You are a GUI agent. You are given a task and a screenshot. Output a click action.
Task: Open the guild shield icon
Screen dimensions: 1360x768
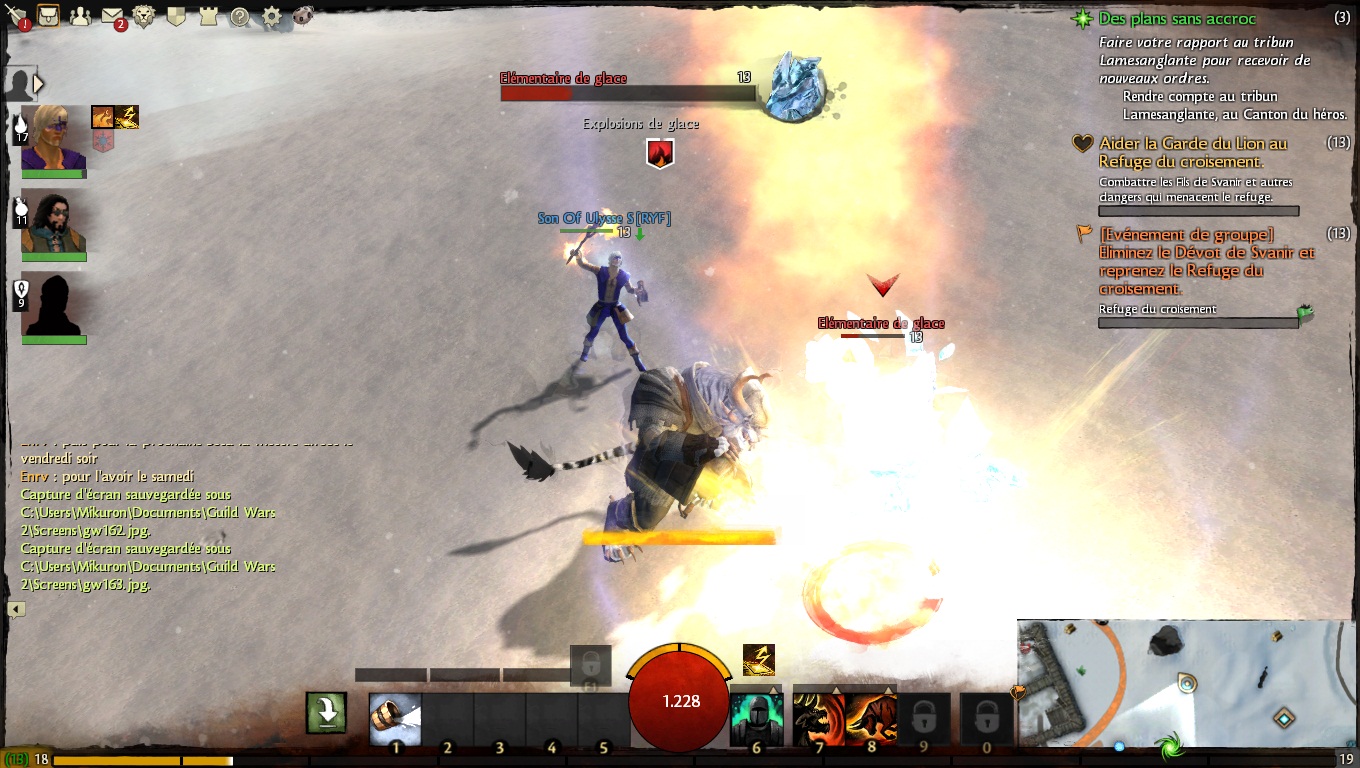click(x=176, y=16)
